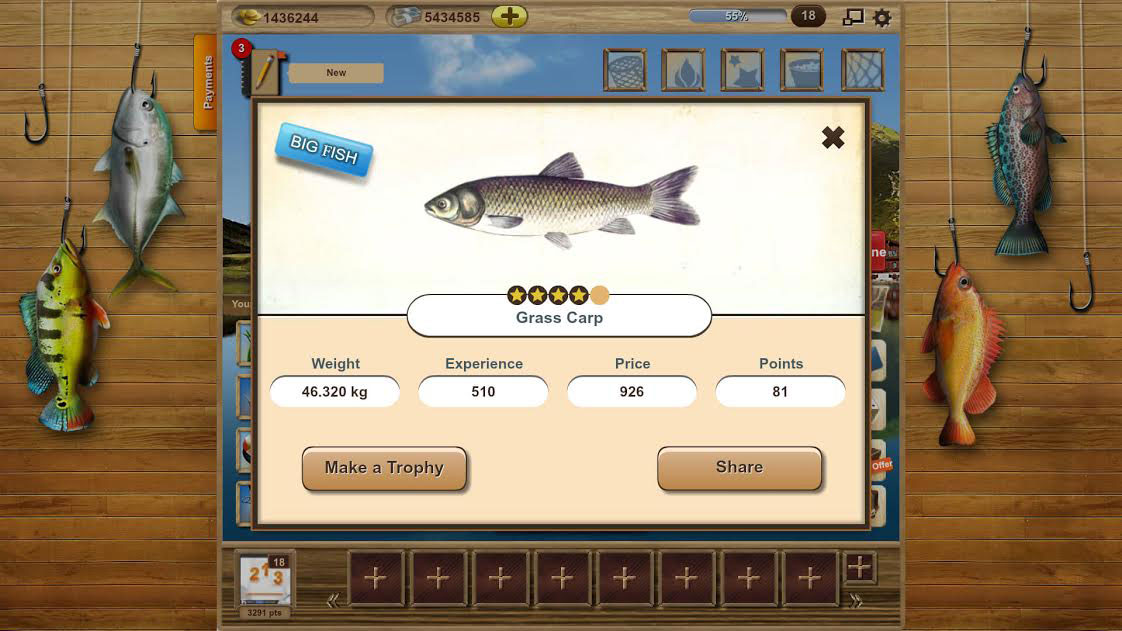Open the notebook with pencil icon
Image resolution: width=1122 pixels, height=631 pixels.
click(x=264, y=72)
